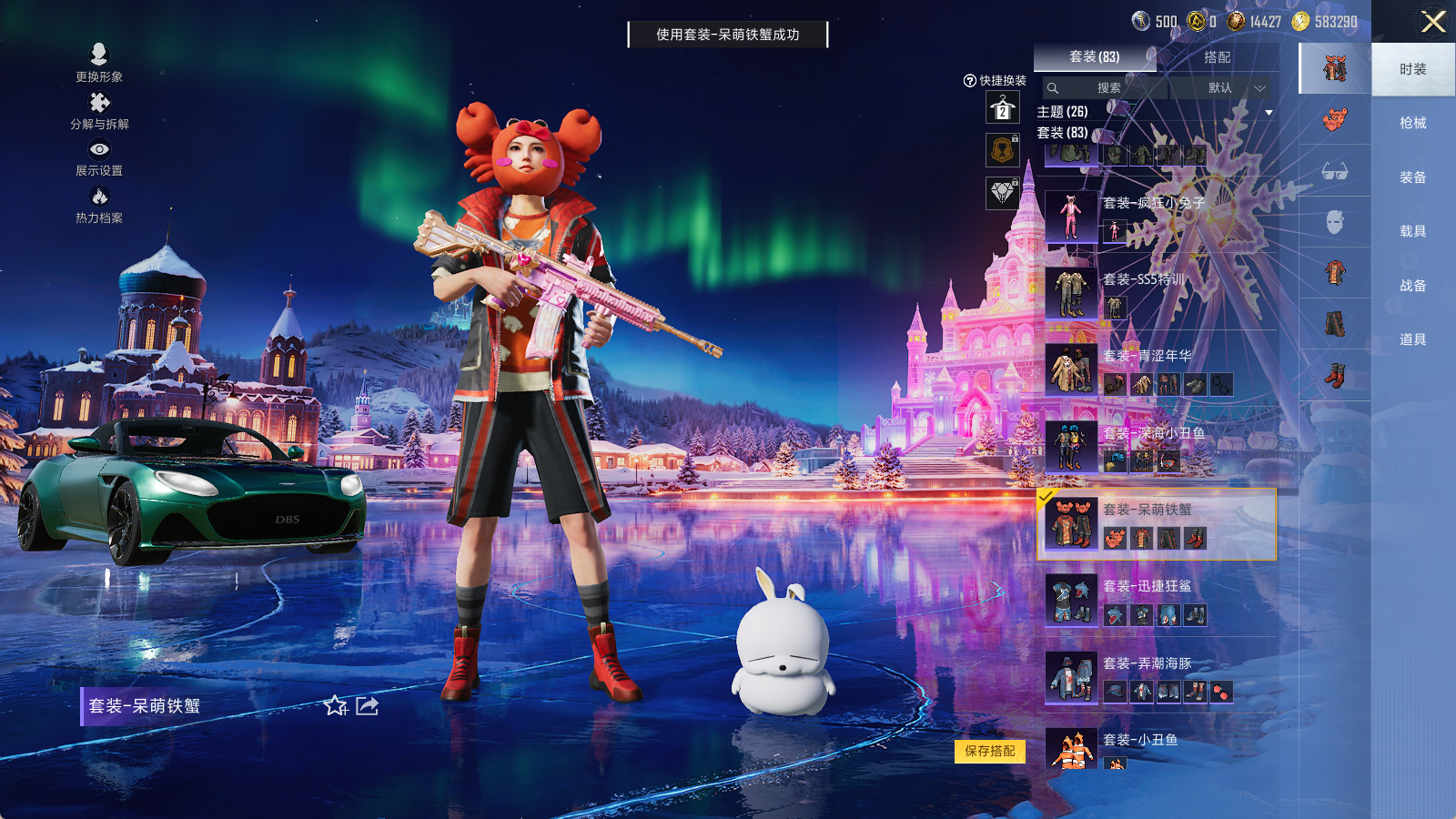The width and height of the screenshot is (1456, 819).
Task: Select the 套装(83) outfits tab
Action: tap(1094, 57)
